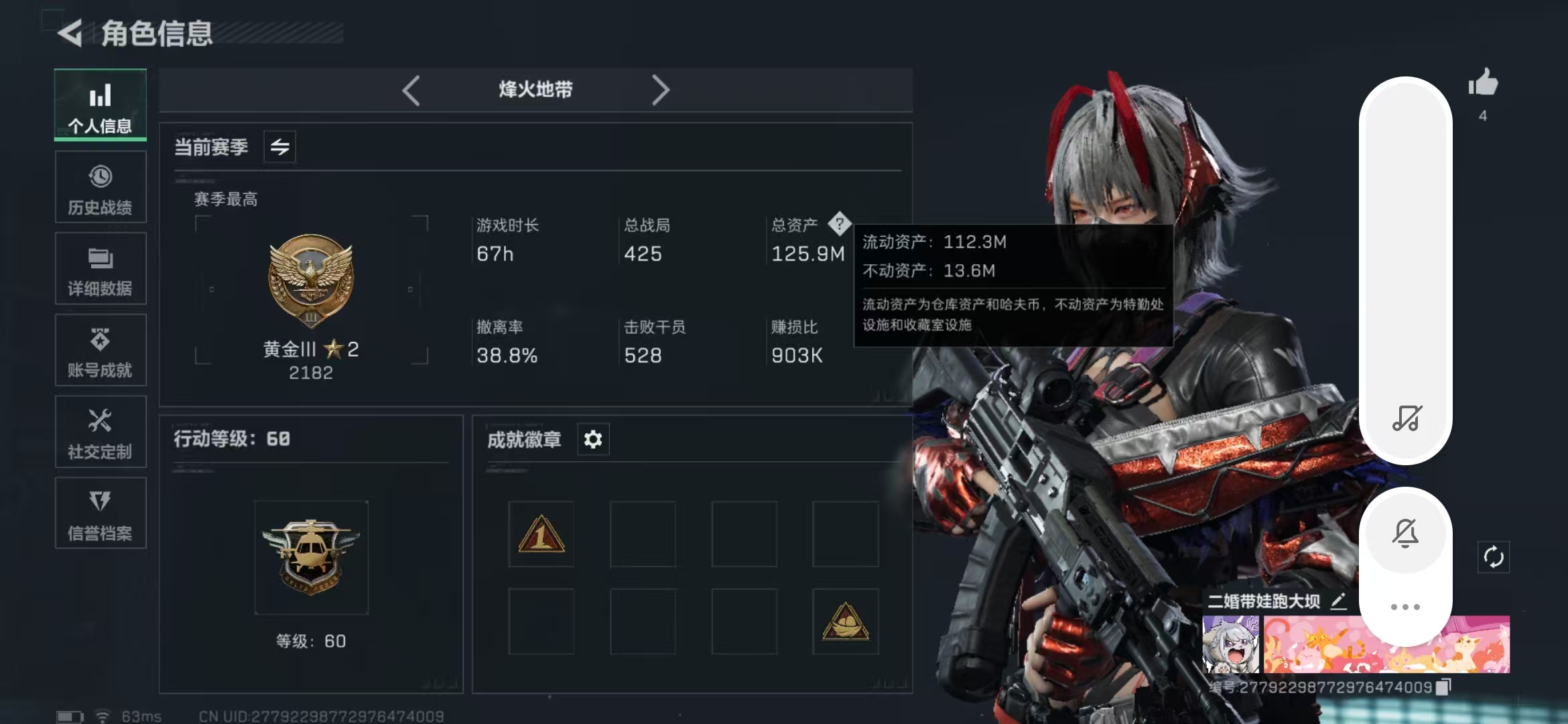Open the 详细数据 tab
The height and width of the screenshot is (724, 1568).
101,269
